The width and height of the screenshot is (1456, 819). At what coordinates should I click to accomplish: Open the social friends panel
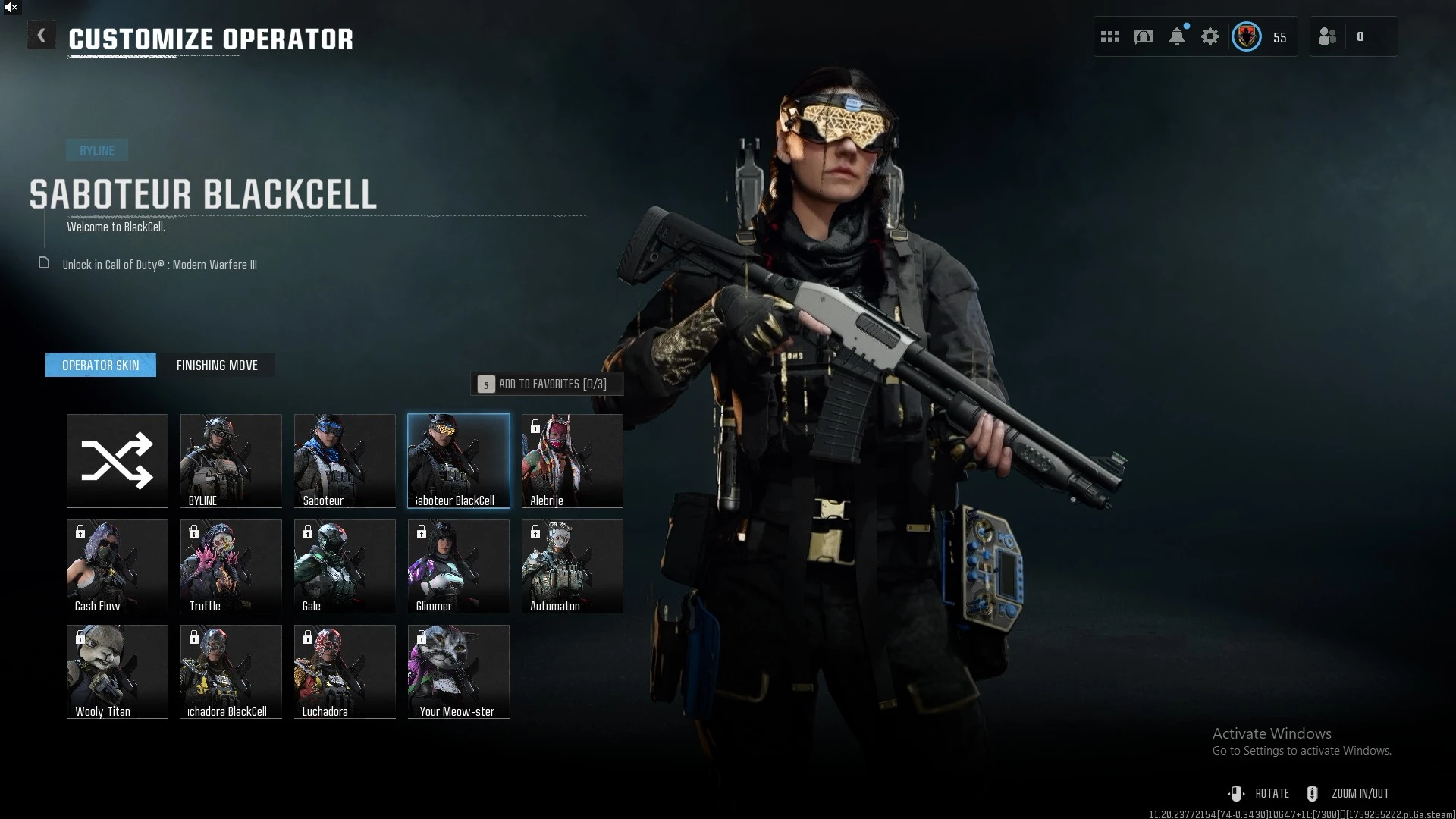click(x=1329, y=36)
